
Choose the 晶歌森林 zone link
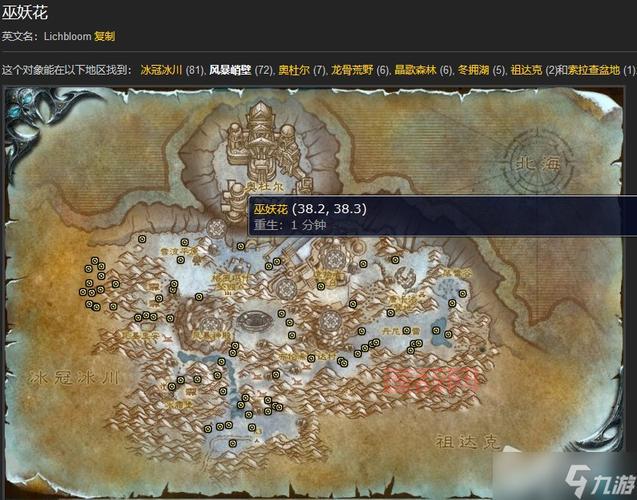click(x=415, y=70)
